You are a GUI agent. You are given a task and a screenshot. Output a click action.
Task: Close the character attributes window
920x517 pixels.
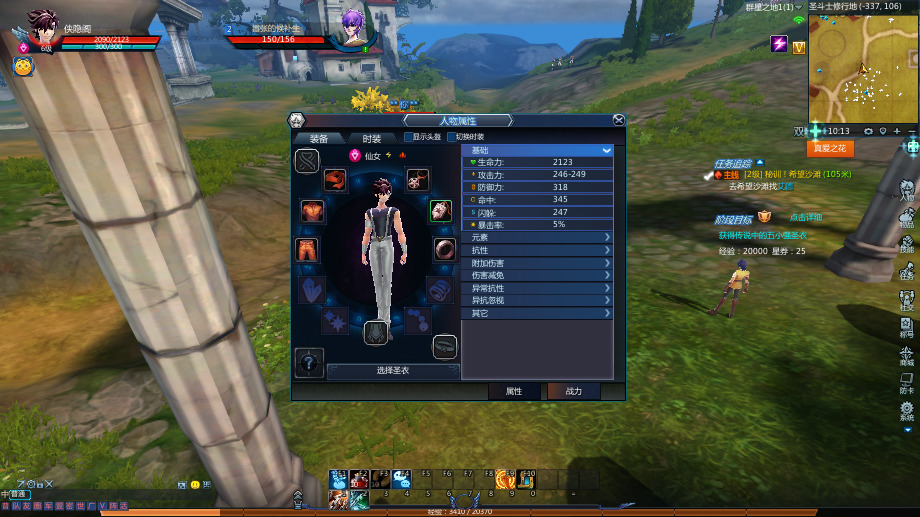618,120
